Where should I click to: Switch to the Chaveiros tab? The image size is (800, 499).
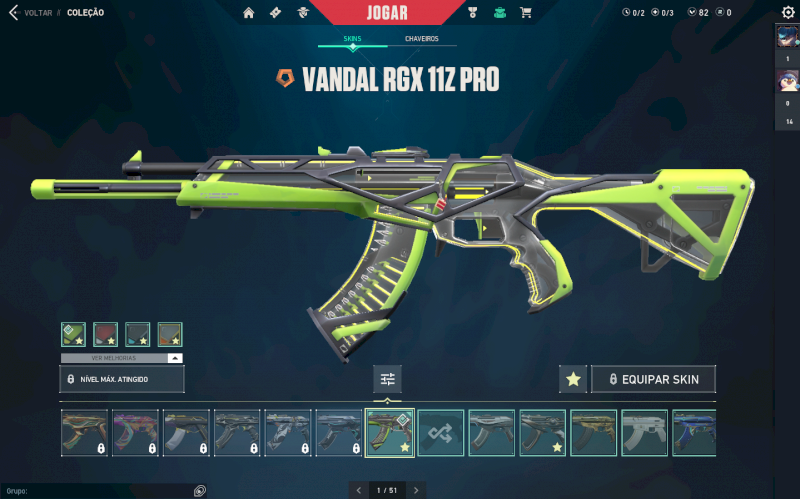(x=421, y=39)
